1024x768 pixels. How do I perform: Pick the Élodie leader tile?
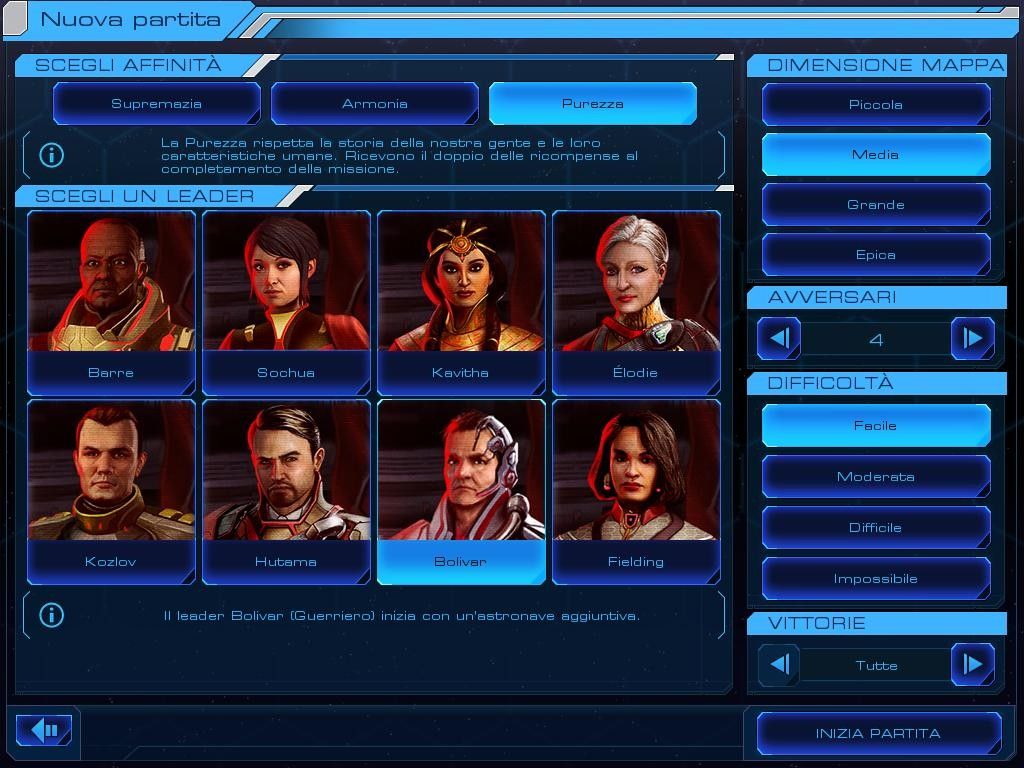coord(636,302)
